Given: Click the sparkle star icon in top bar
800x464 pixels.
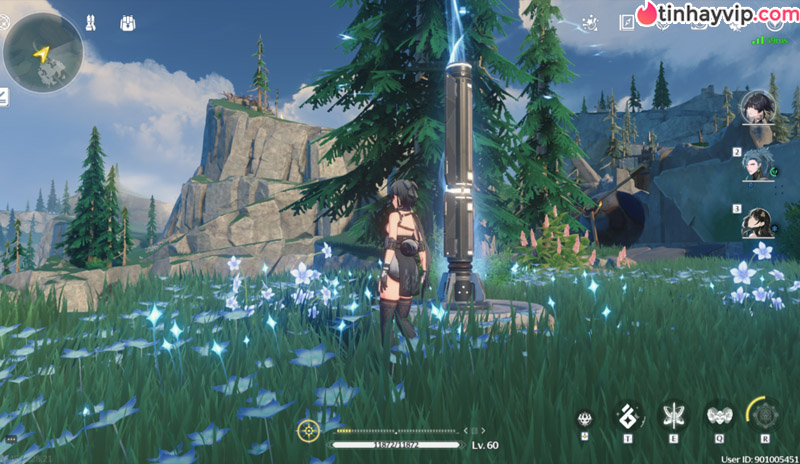Looking at the screenshot, I should (x=590, y=21).
